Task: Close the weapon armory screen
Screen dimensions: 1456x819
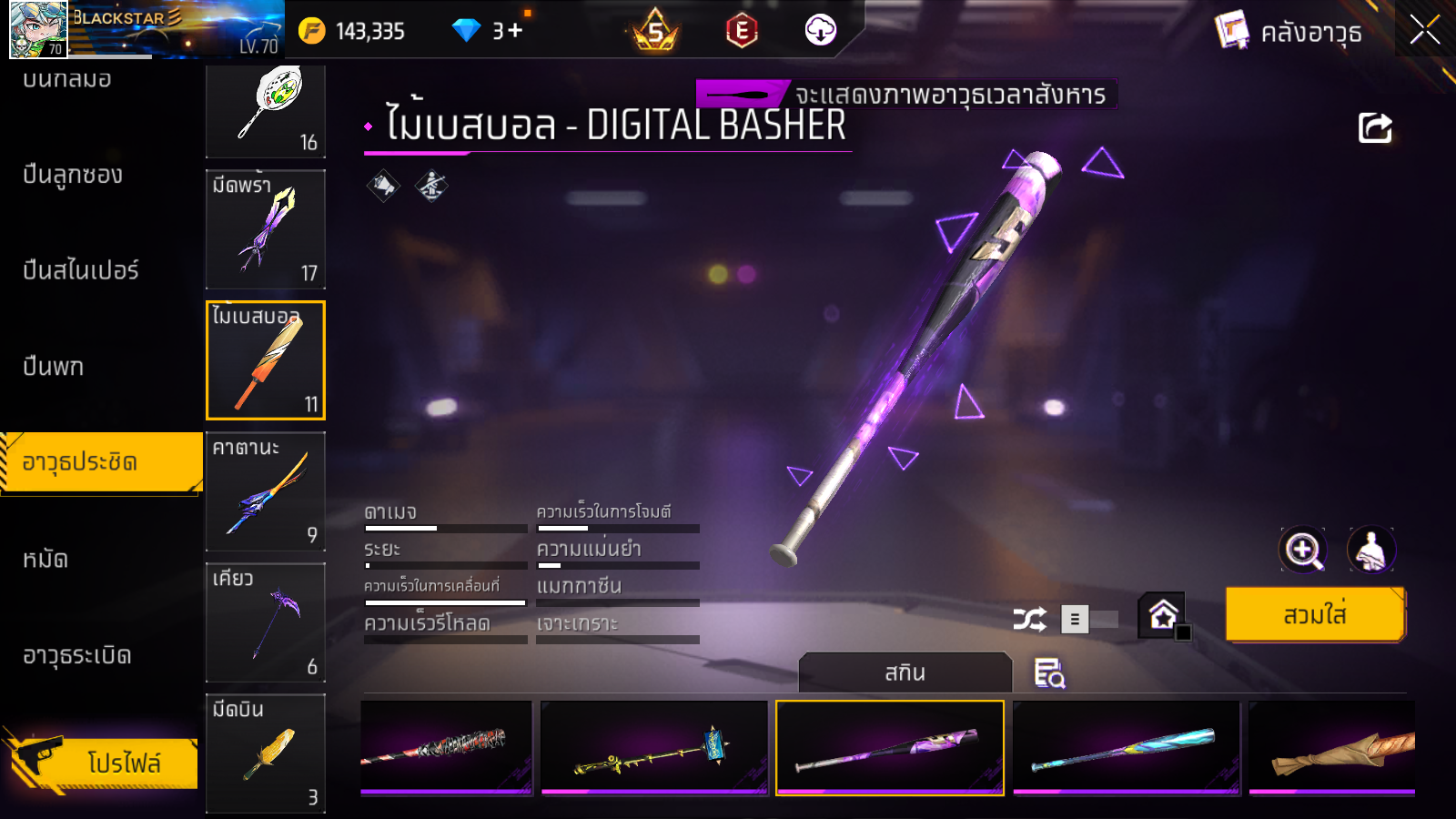Action: pos(1424,31)
